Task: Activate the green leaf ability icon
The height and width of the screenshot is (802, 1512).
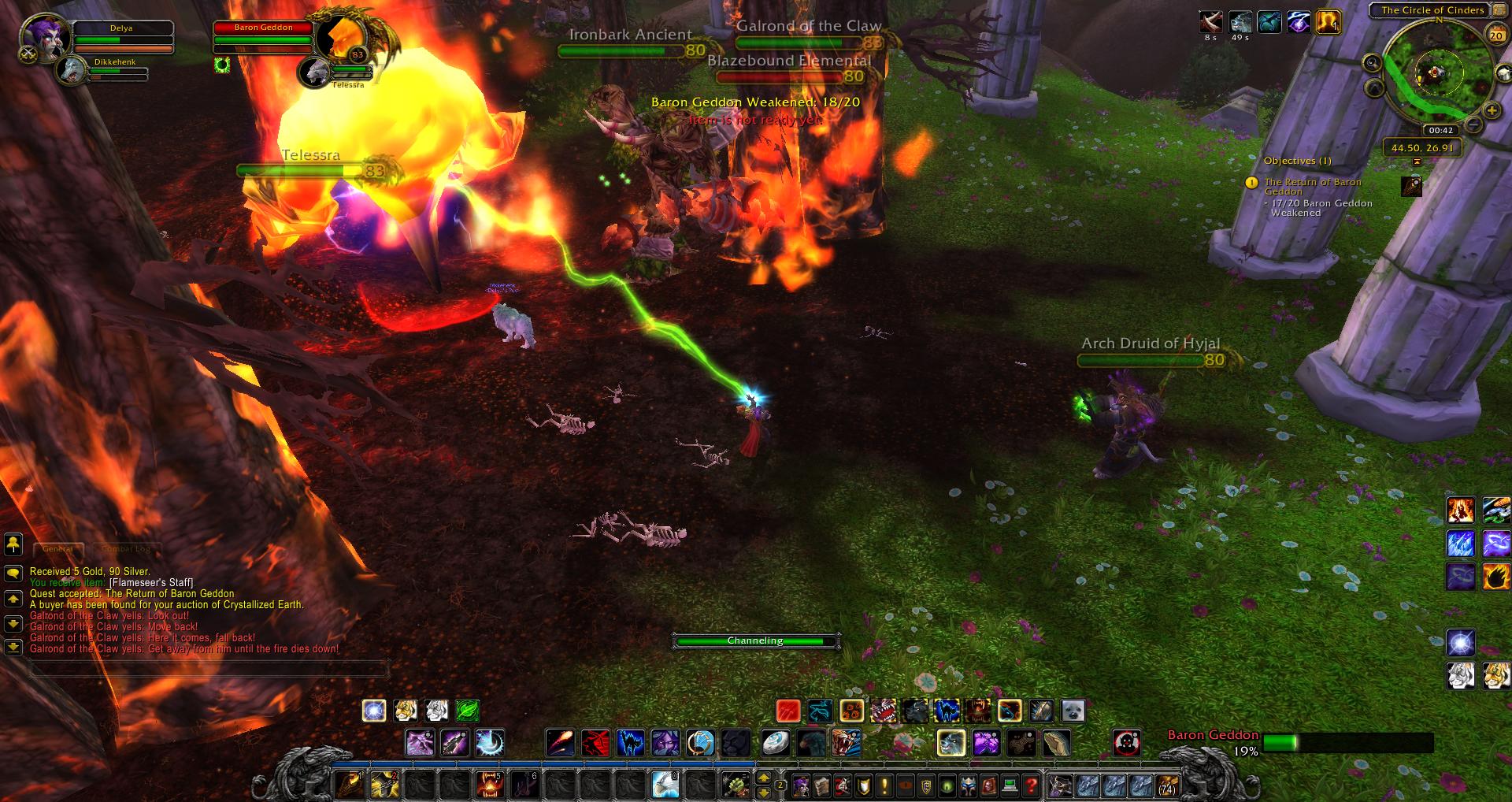Action: (x=466, y=711)
